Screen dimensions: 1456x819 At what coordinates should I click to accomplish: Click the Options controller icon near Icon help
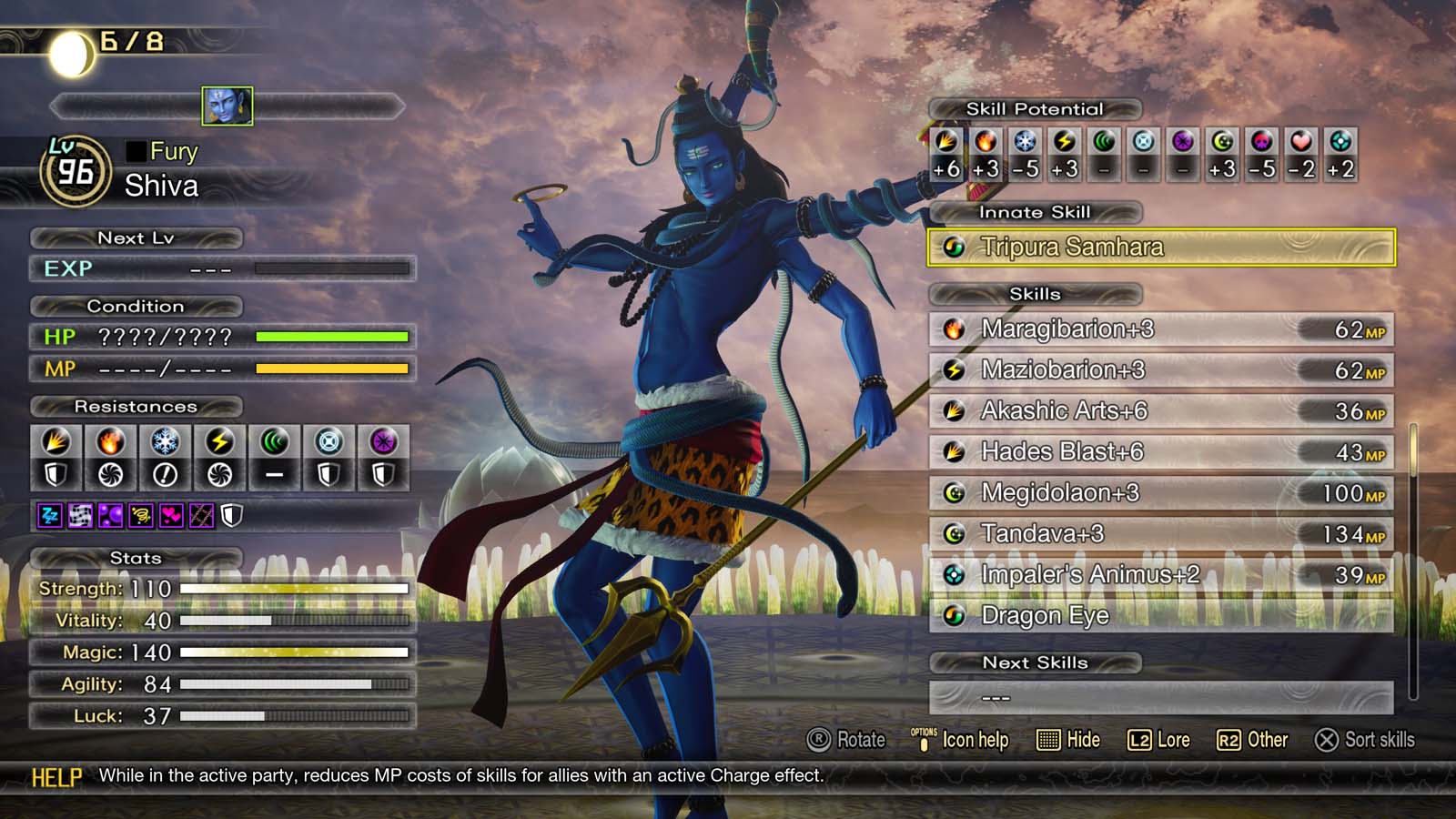(925, 740)
